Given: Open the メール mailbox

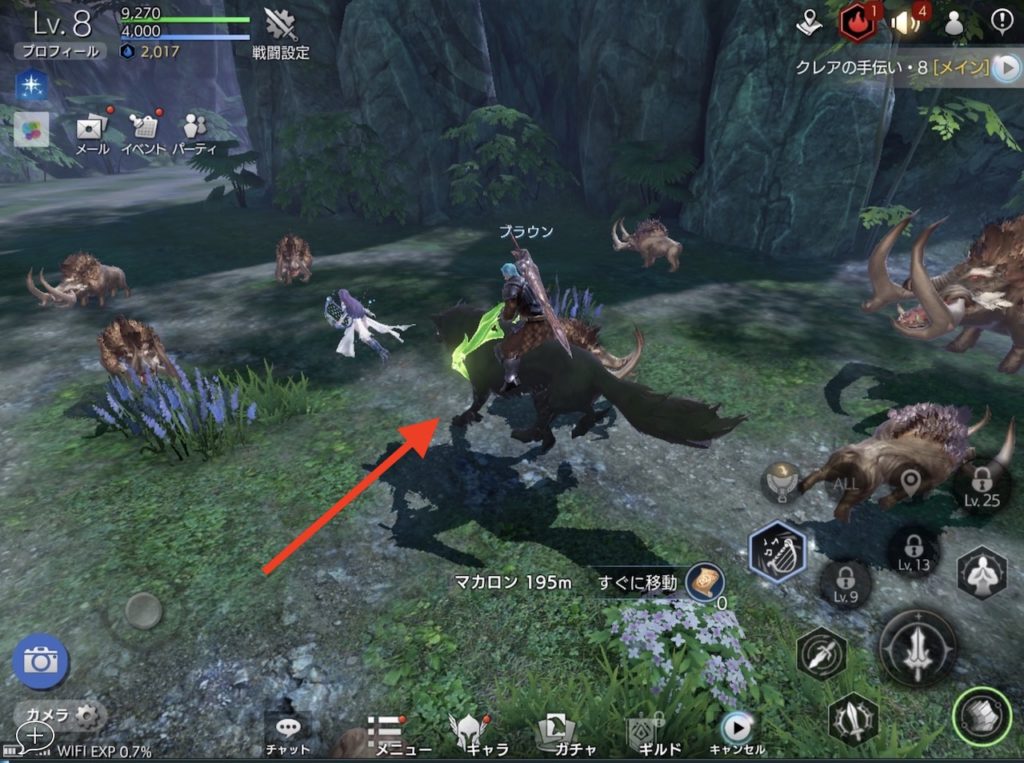Looking at the screenshot, I should tap(93, 132).
